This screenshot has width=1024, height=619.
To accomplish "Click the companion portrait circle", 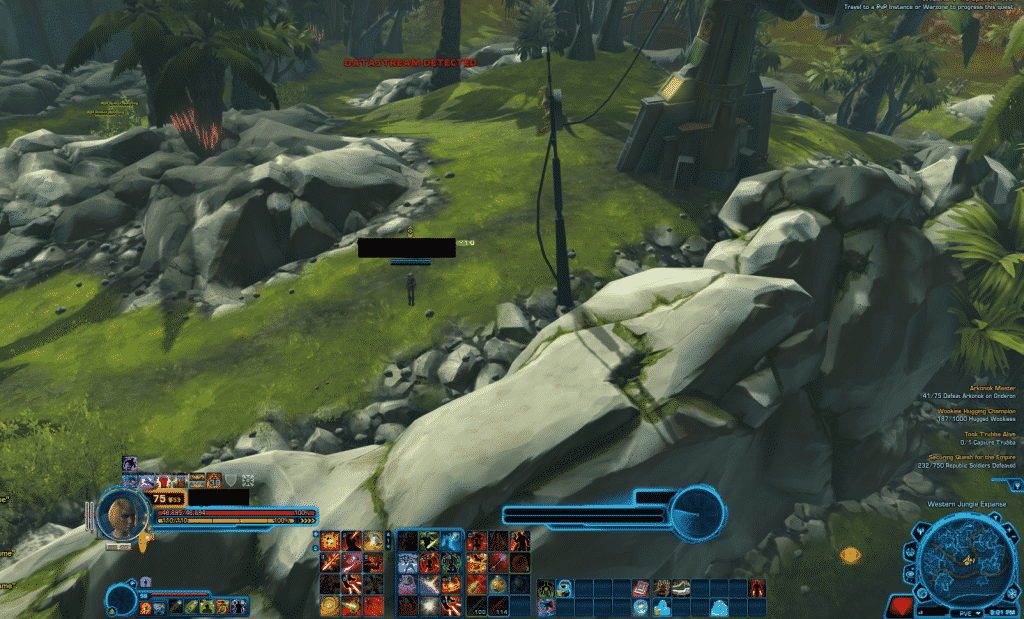I will pyautogui.click(x=121, y=599).
